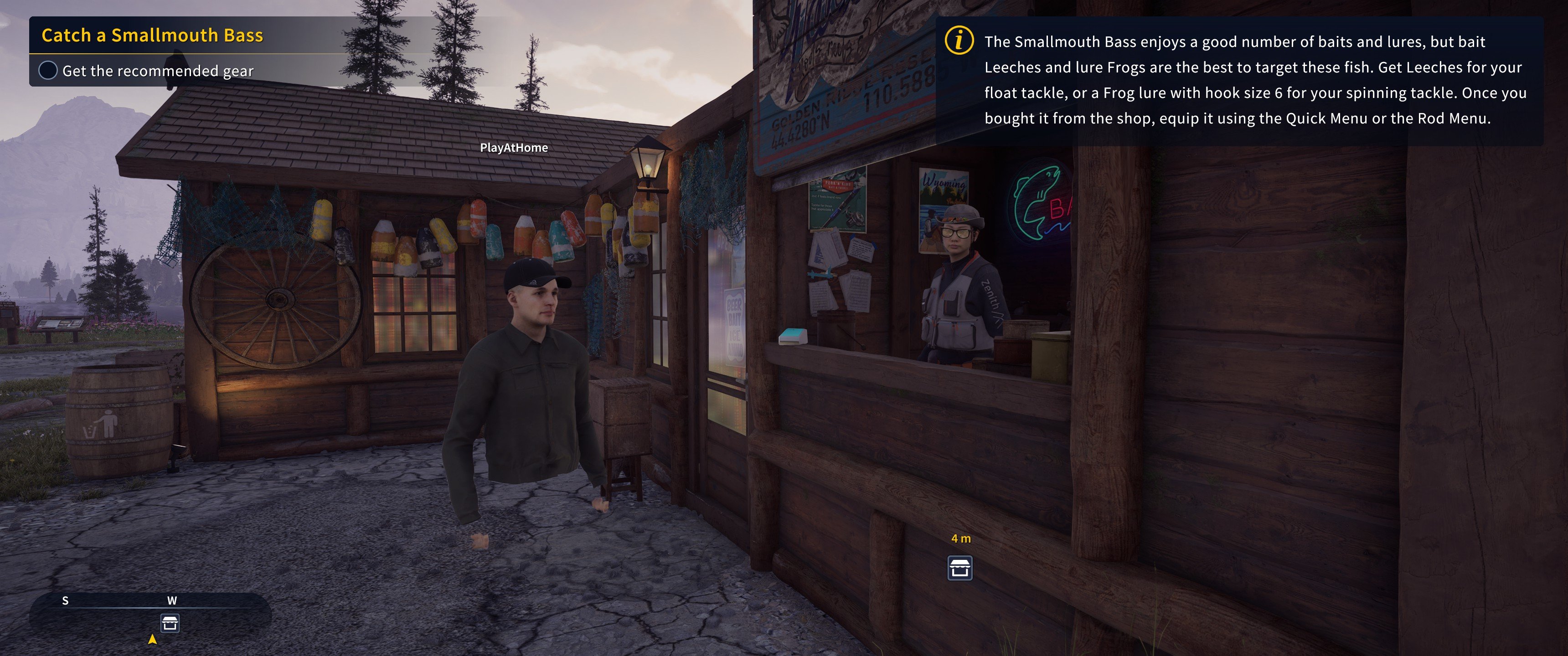Click the shop waypoint marker labeled 4 m

(x=960, y=568)
